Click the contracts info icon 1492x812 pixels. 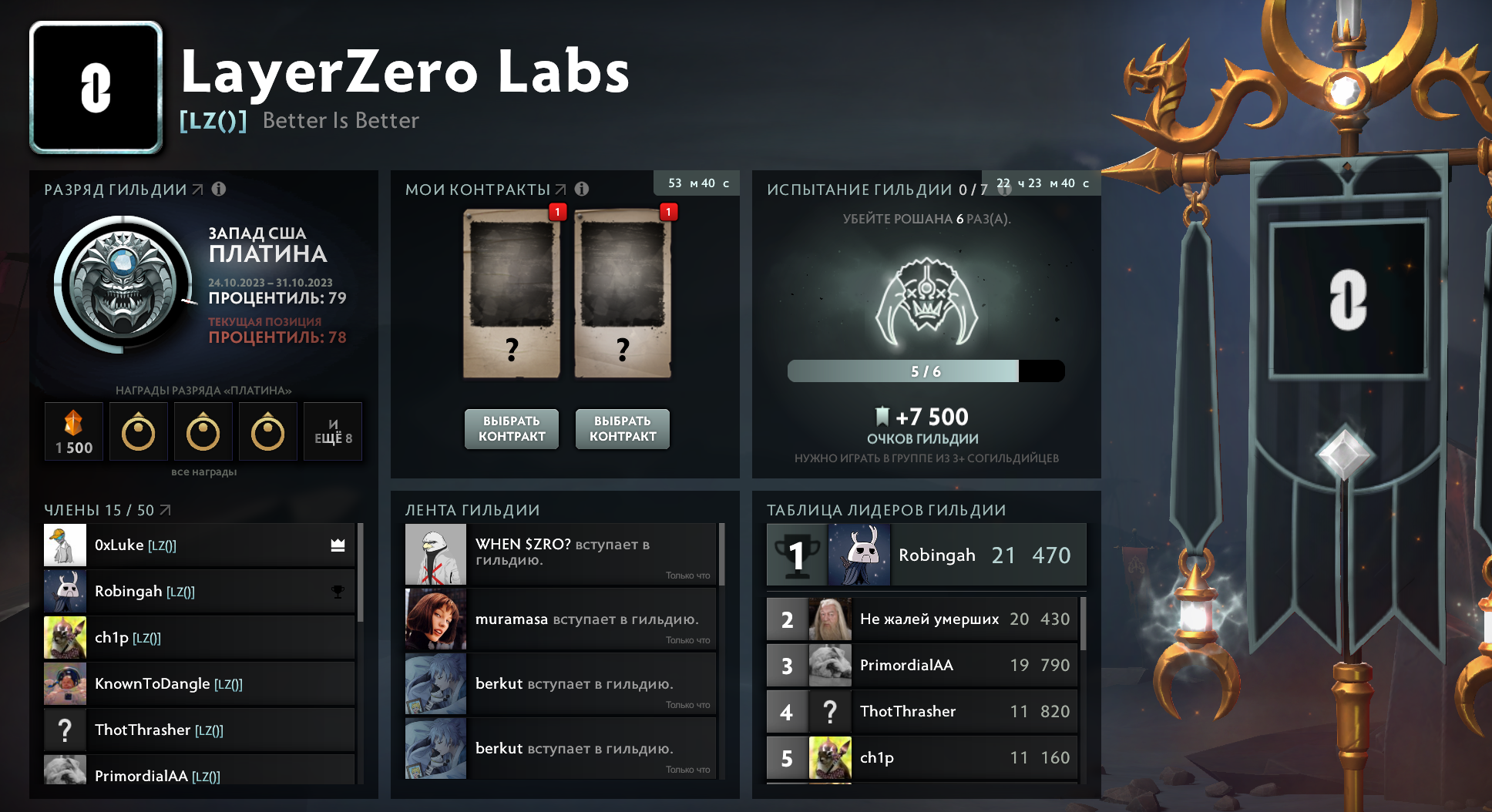pos(582,190)
